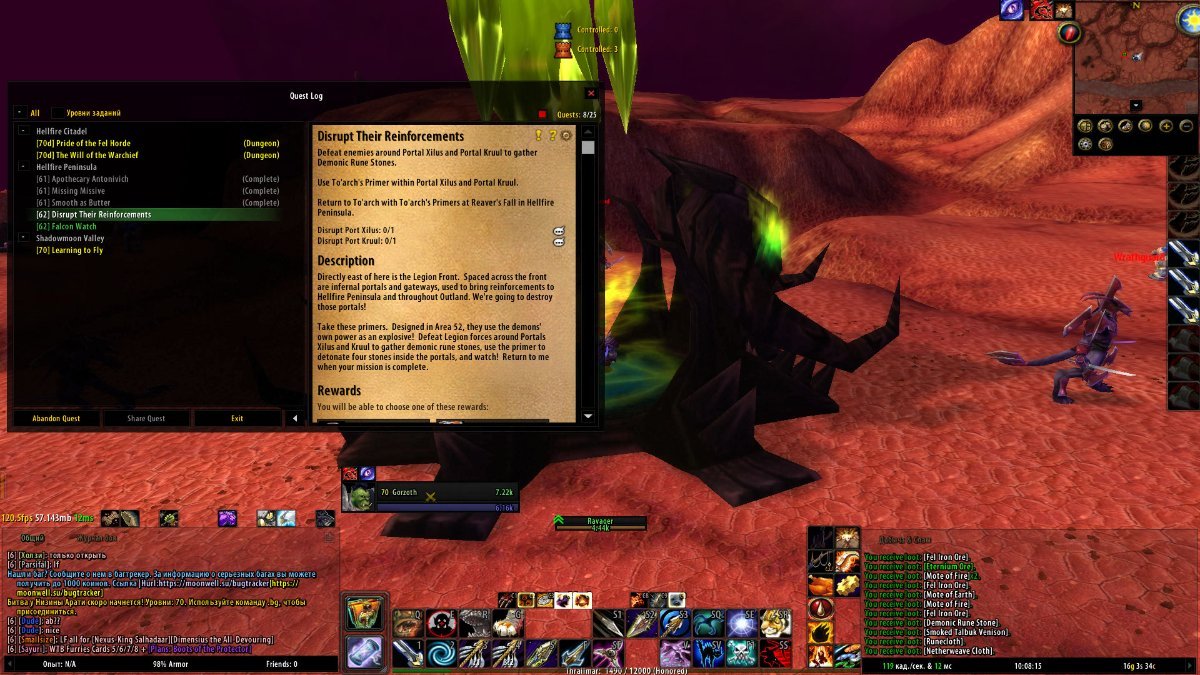Toggle the quest levels checkbox
Viewport: 1200px width, 675px height.
pyautogui.click(x=58, y=113)
